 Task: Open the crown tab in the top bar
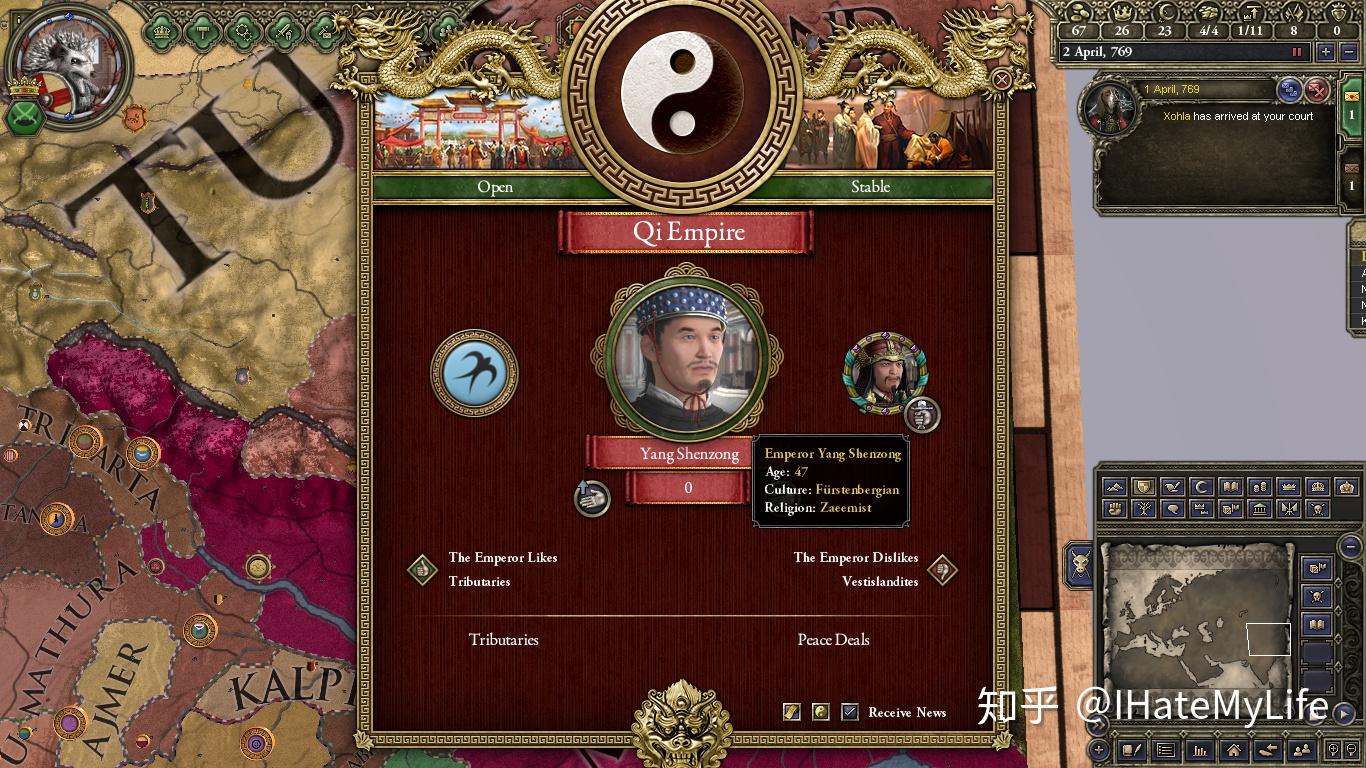coord(160,31)
